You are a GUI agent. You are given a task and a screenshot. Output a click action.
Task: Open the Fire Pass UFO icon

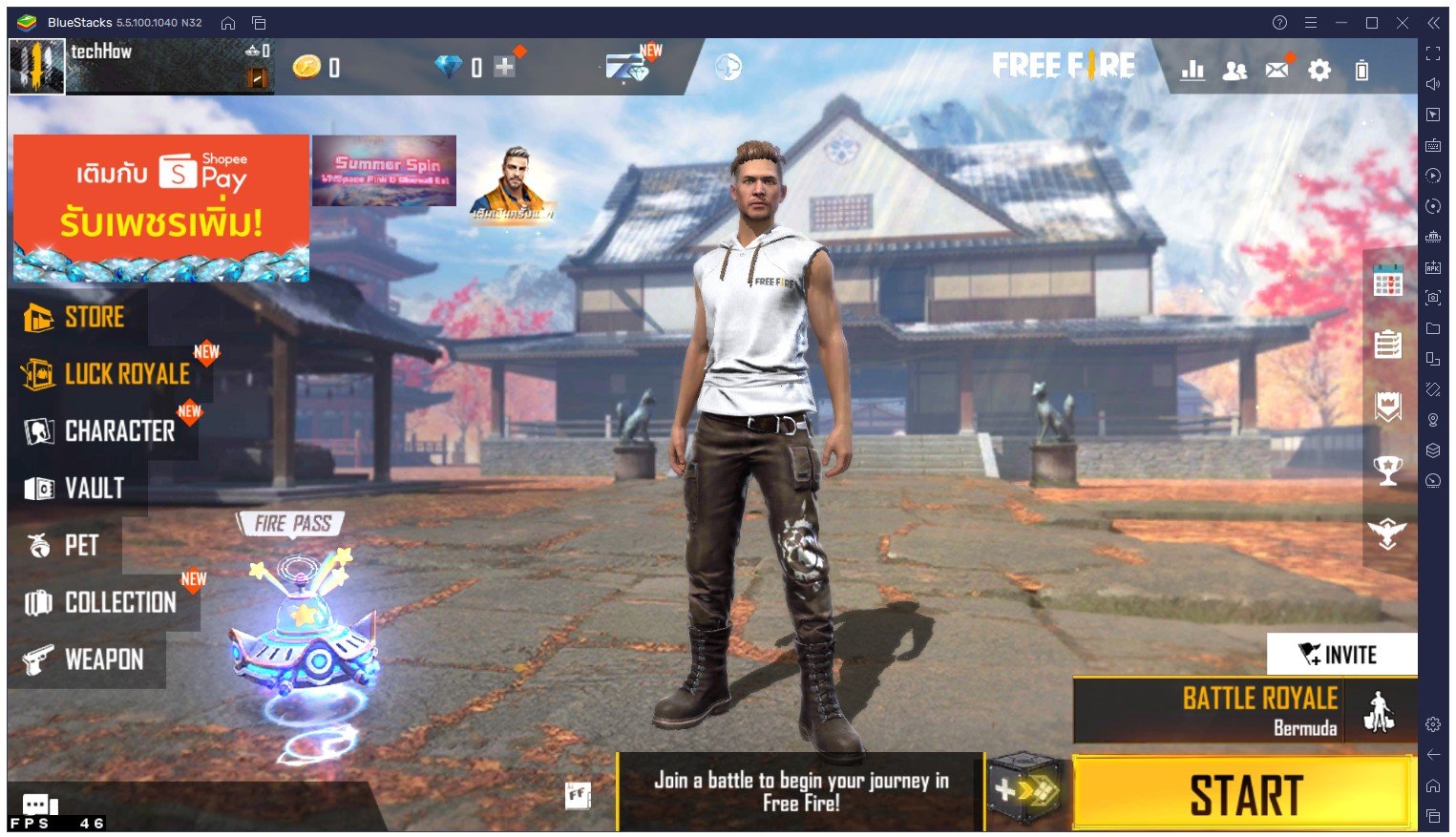[302, 630]
